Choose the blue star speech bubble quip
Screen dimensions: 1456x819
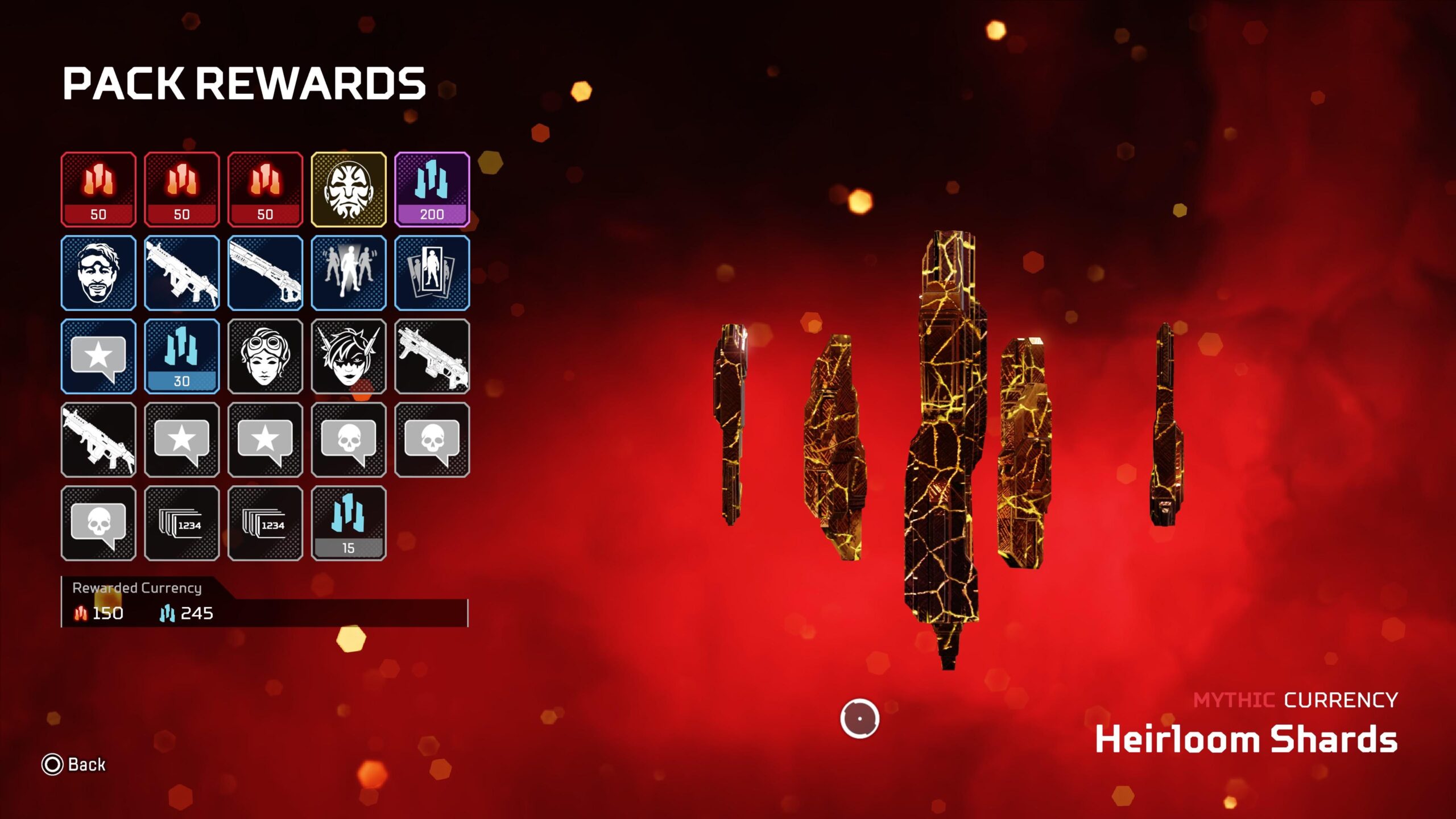tap(98, 357)
